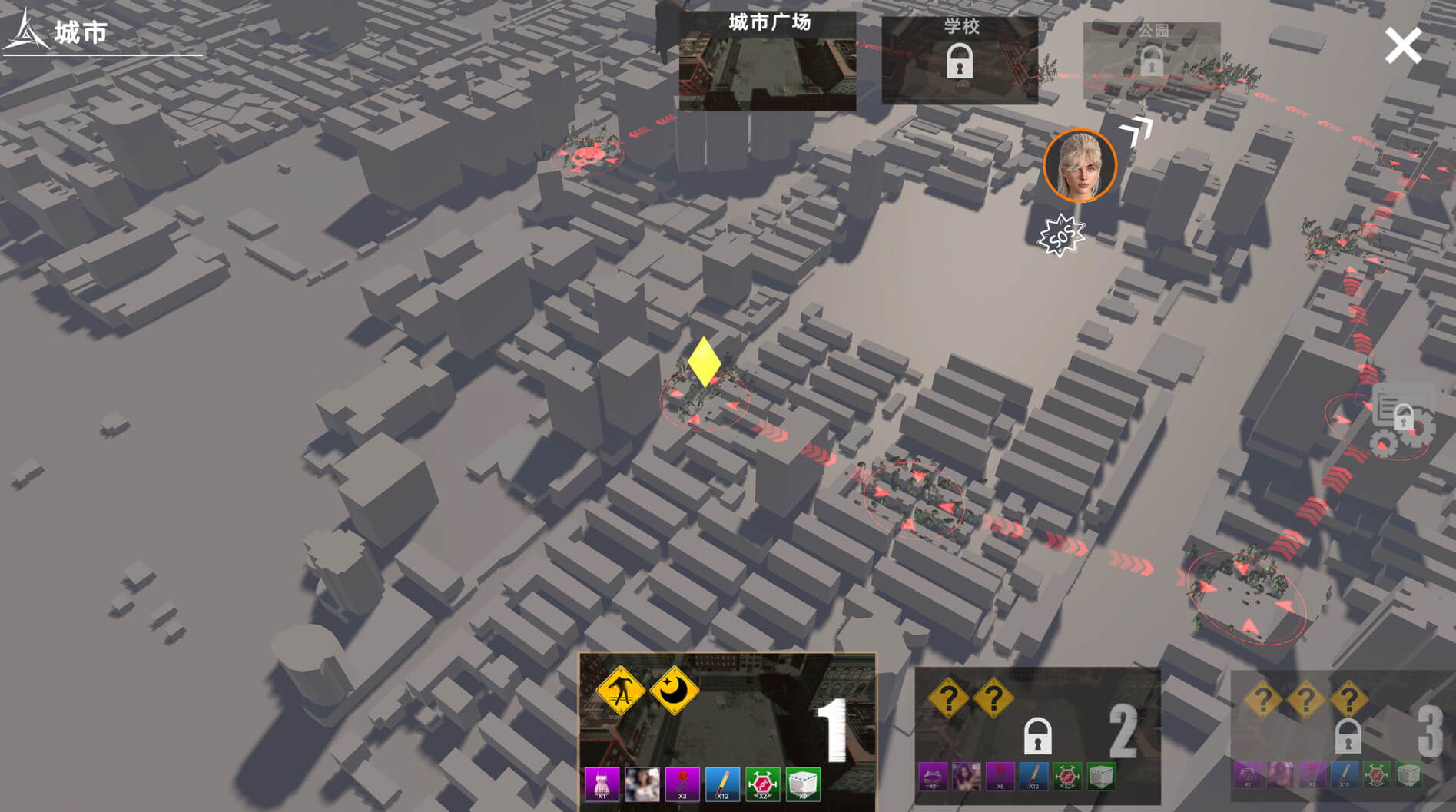Choose the locked 学校 location

point(960,61)
